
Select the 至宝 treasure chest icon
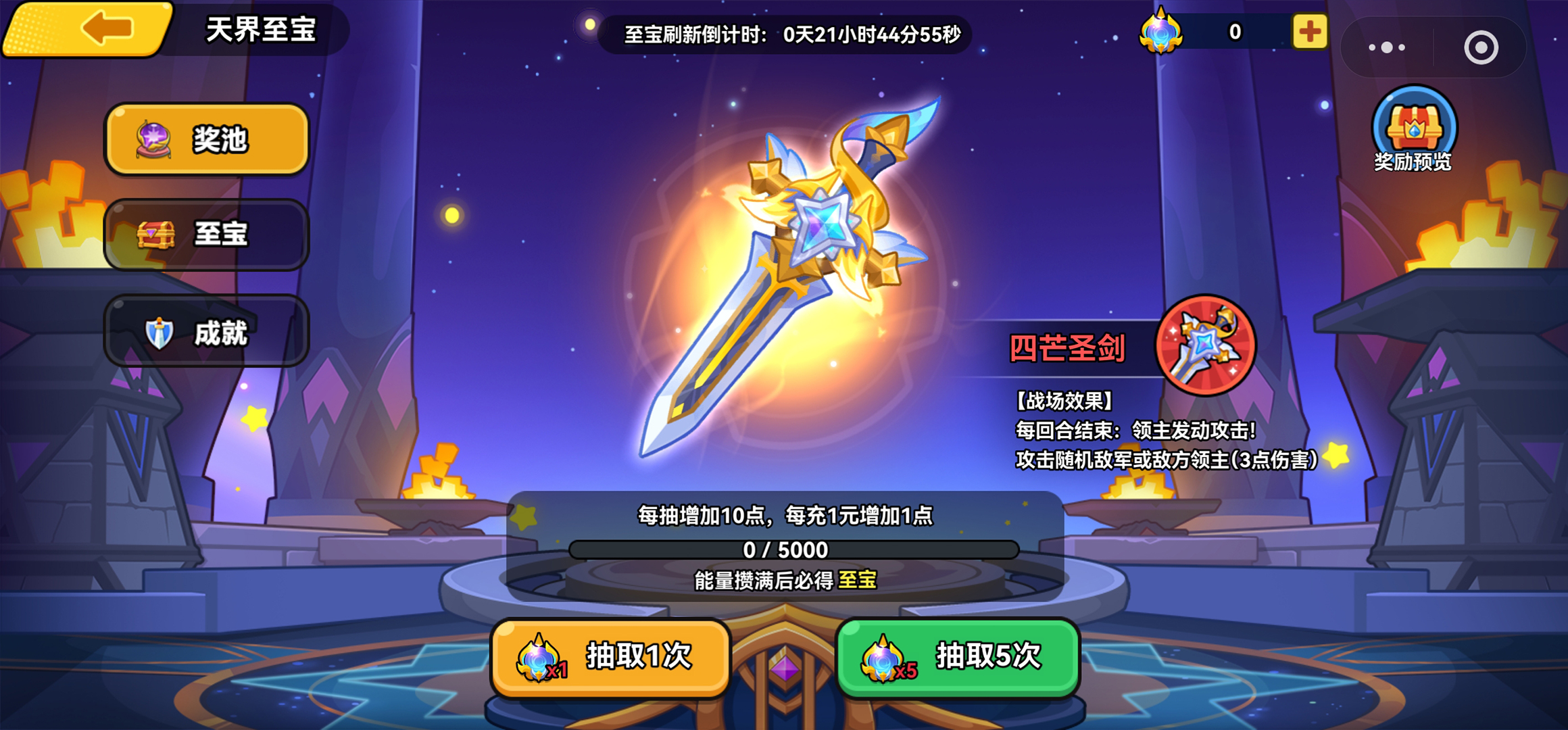[x=155, y=235]
